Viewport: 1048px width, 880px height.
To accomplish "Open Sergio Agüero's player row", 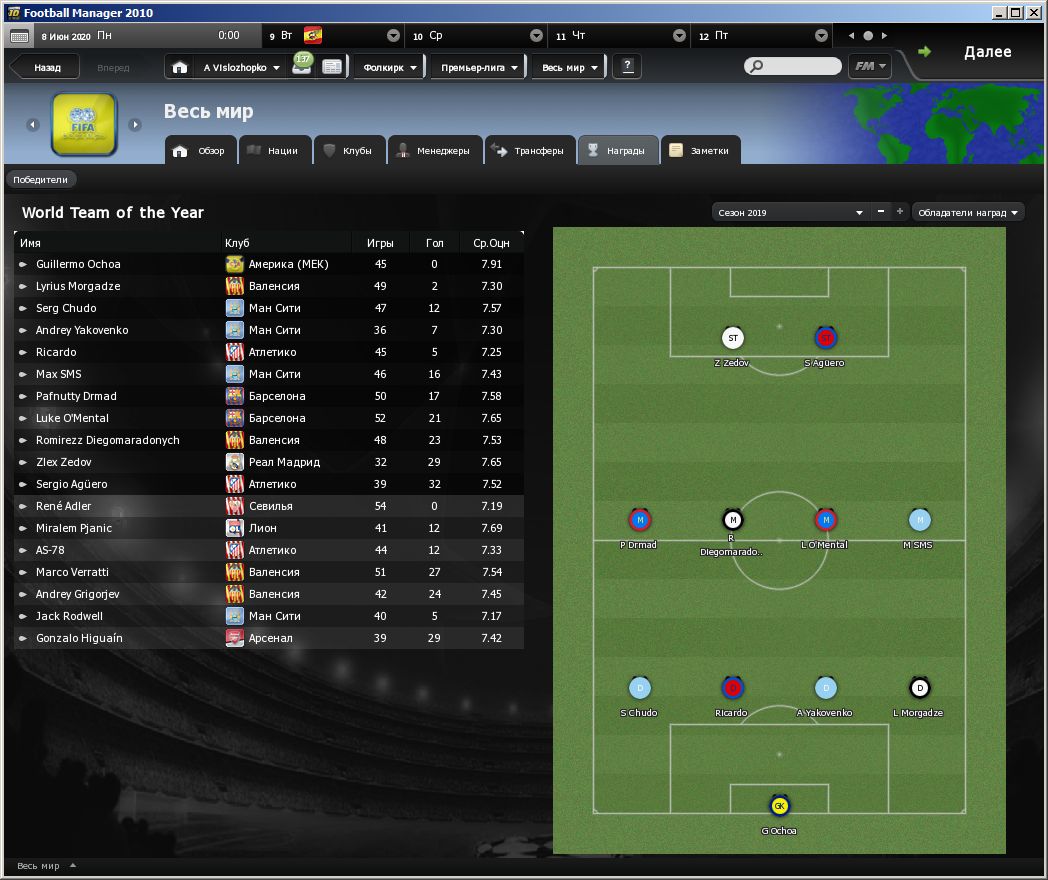I will (72, 484).
